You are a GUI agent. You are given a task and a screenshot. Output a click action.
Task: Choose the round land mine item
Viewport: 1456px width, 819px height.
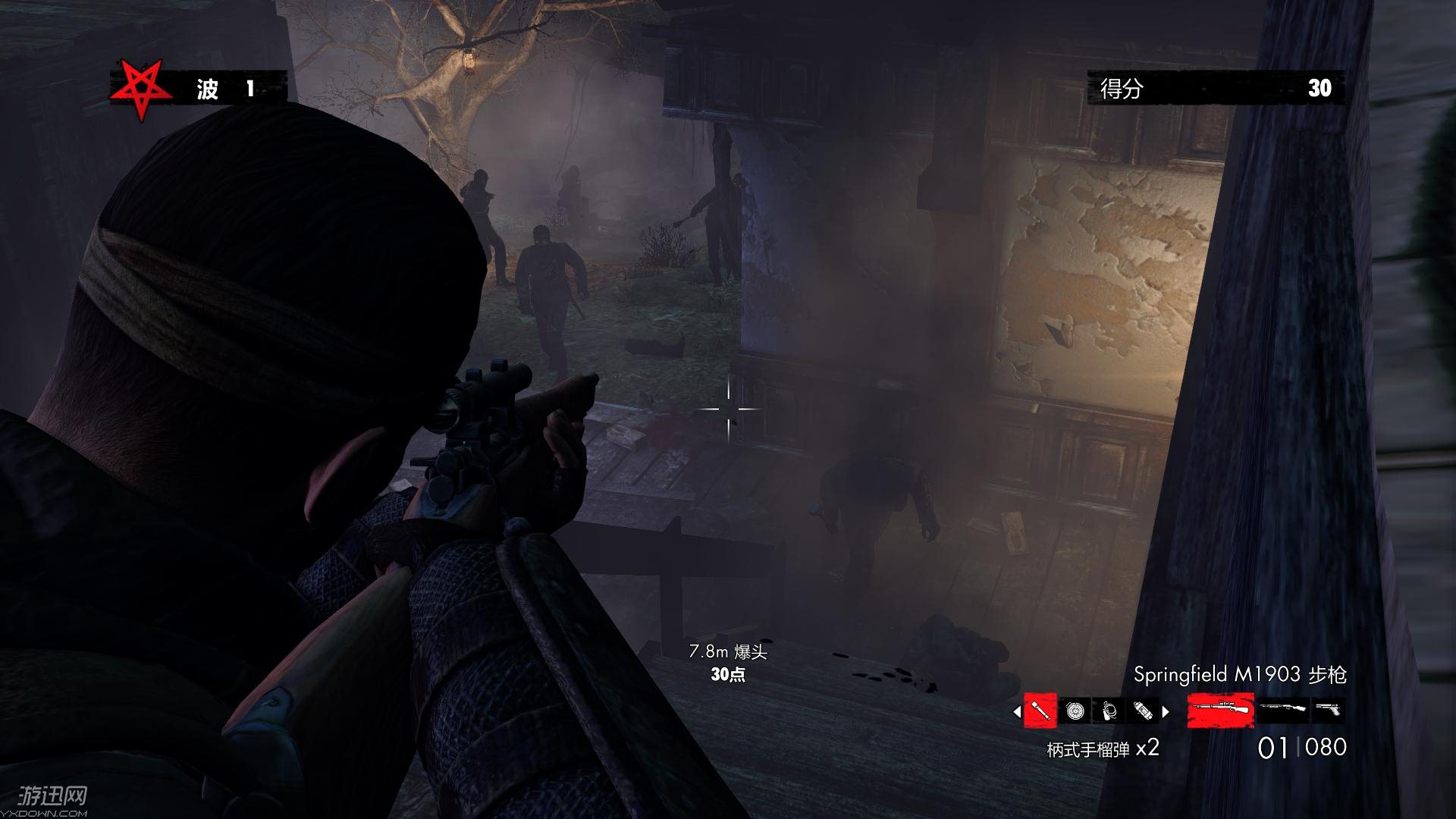(1075, 711)
